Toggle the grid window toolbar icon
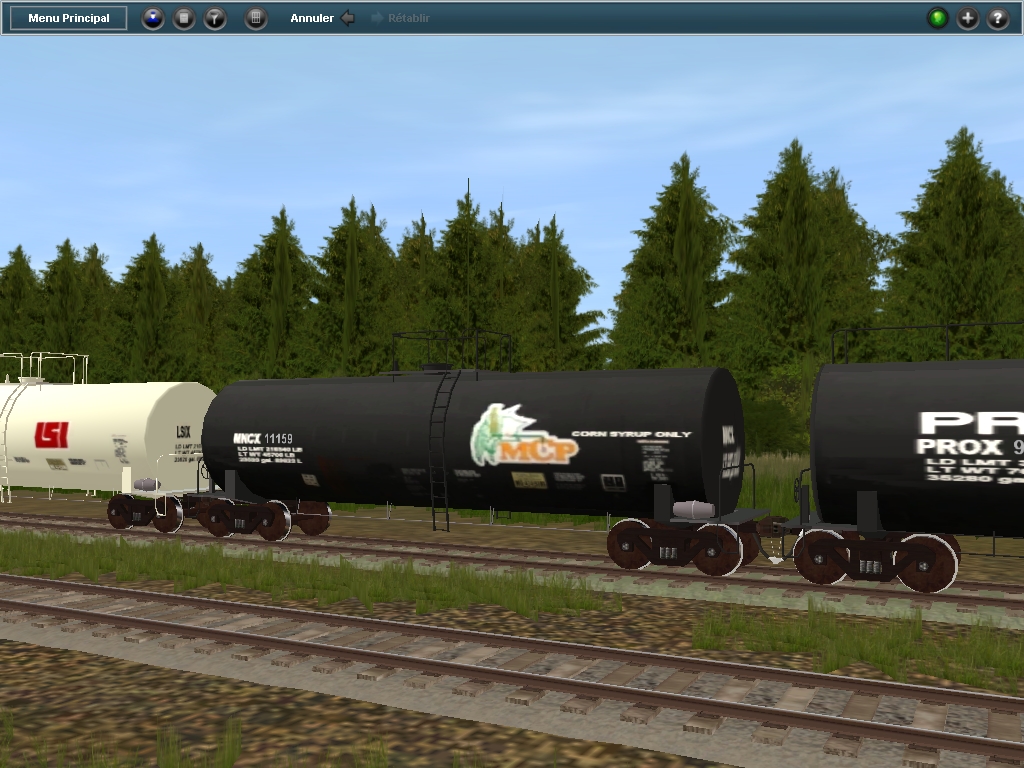Screen dimensions: 1024x768 click(256, 18)
